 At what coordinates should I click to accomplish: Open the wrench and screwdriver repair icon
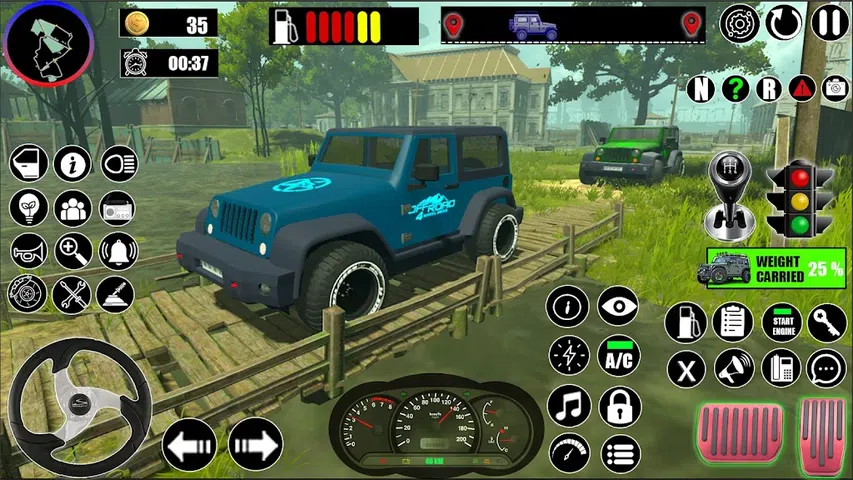click(72, 294)
